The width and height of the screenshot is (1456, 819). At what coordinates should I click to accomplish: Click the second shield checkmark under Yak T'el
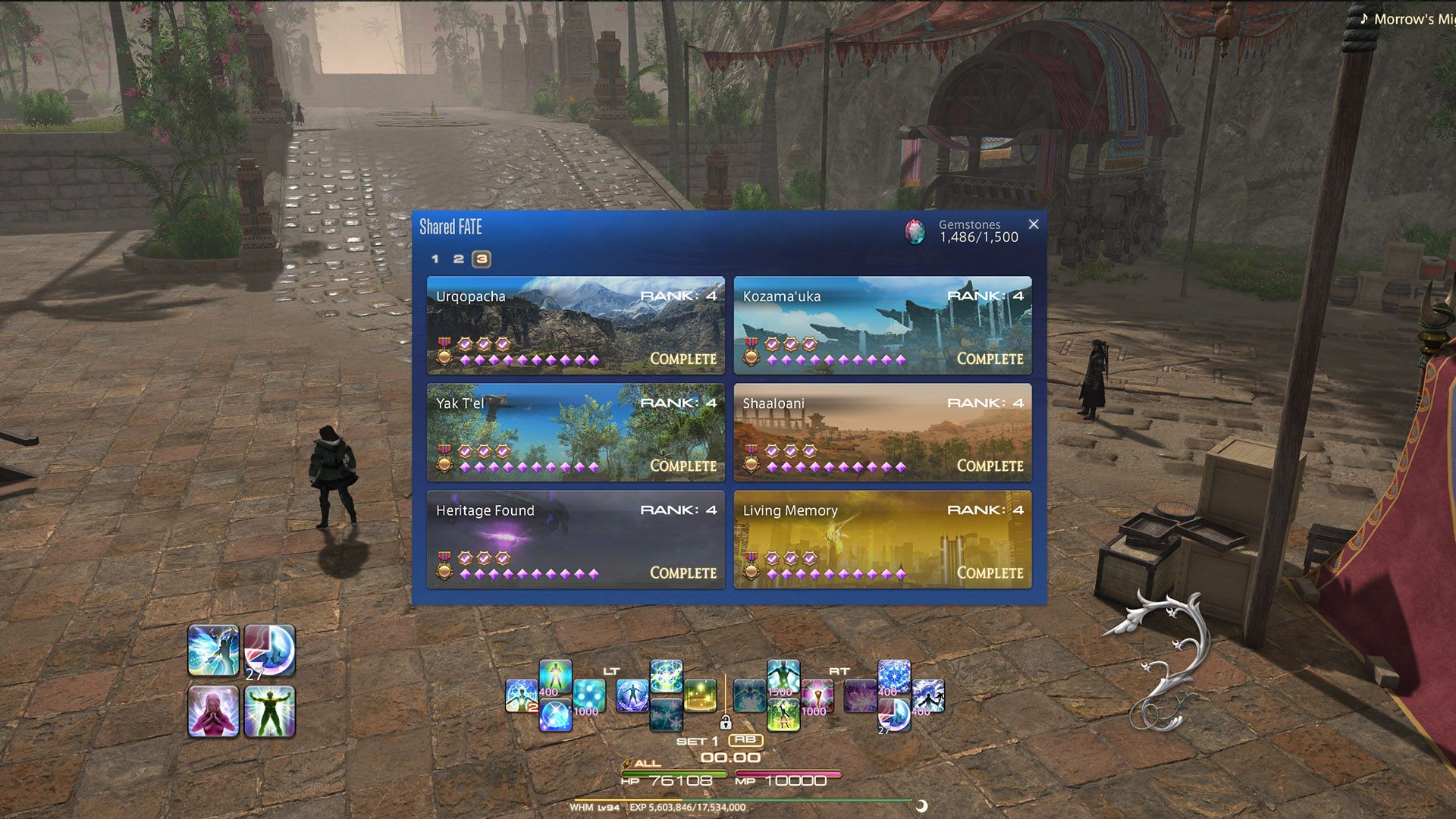(484, 450)
